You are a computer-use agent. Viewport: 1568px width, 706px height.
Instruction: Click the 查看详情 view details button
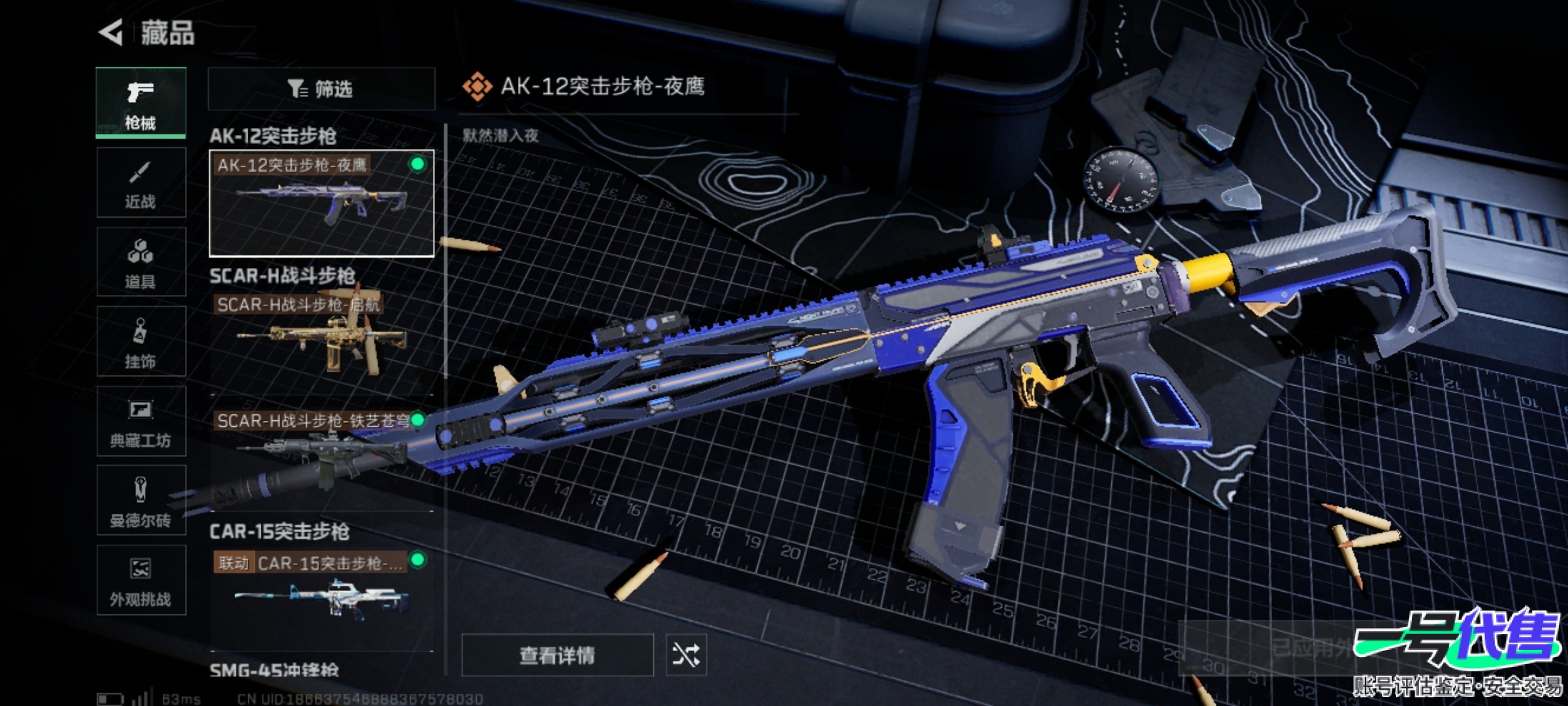coord(557,655)
